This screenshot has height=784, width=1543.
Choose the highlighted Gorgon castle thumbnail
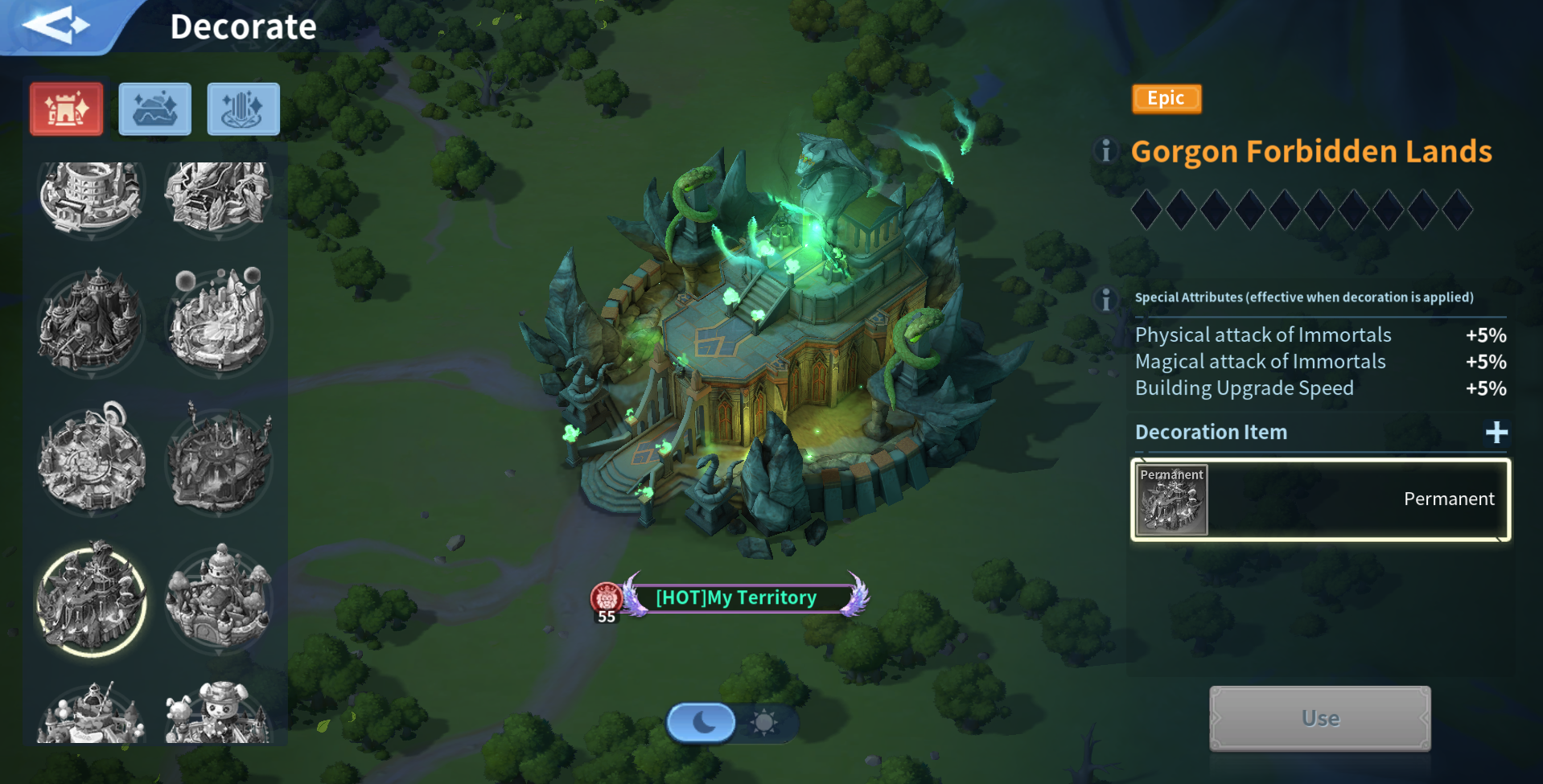click(x=92, y=599)
